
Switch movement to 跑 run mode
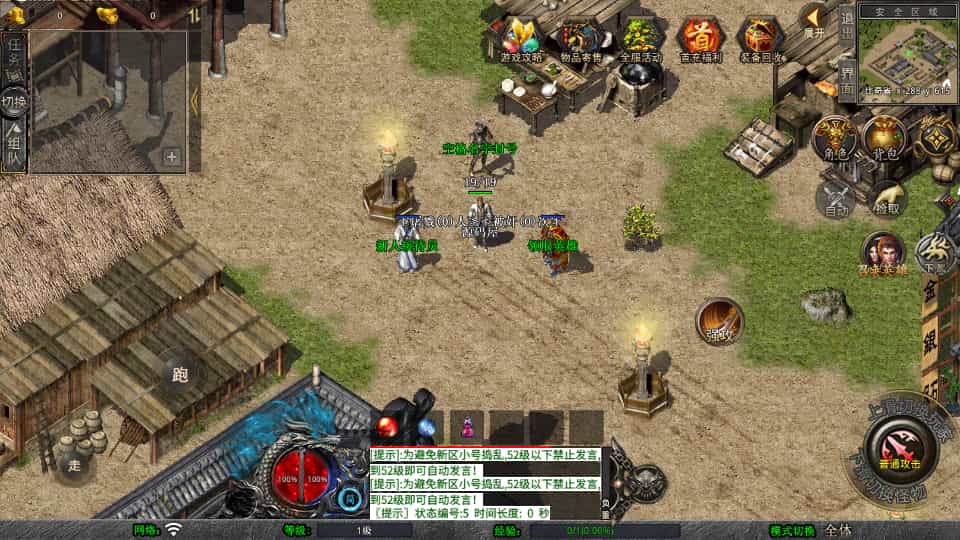tap(181, 376)
